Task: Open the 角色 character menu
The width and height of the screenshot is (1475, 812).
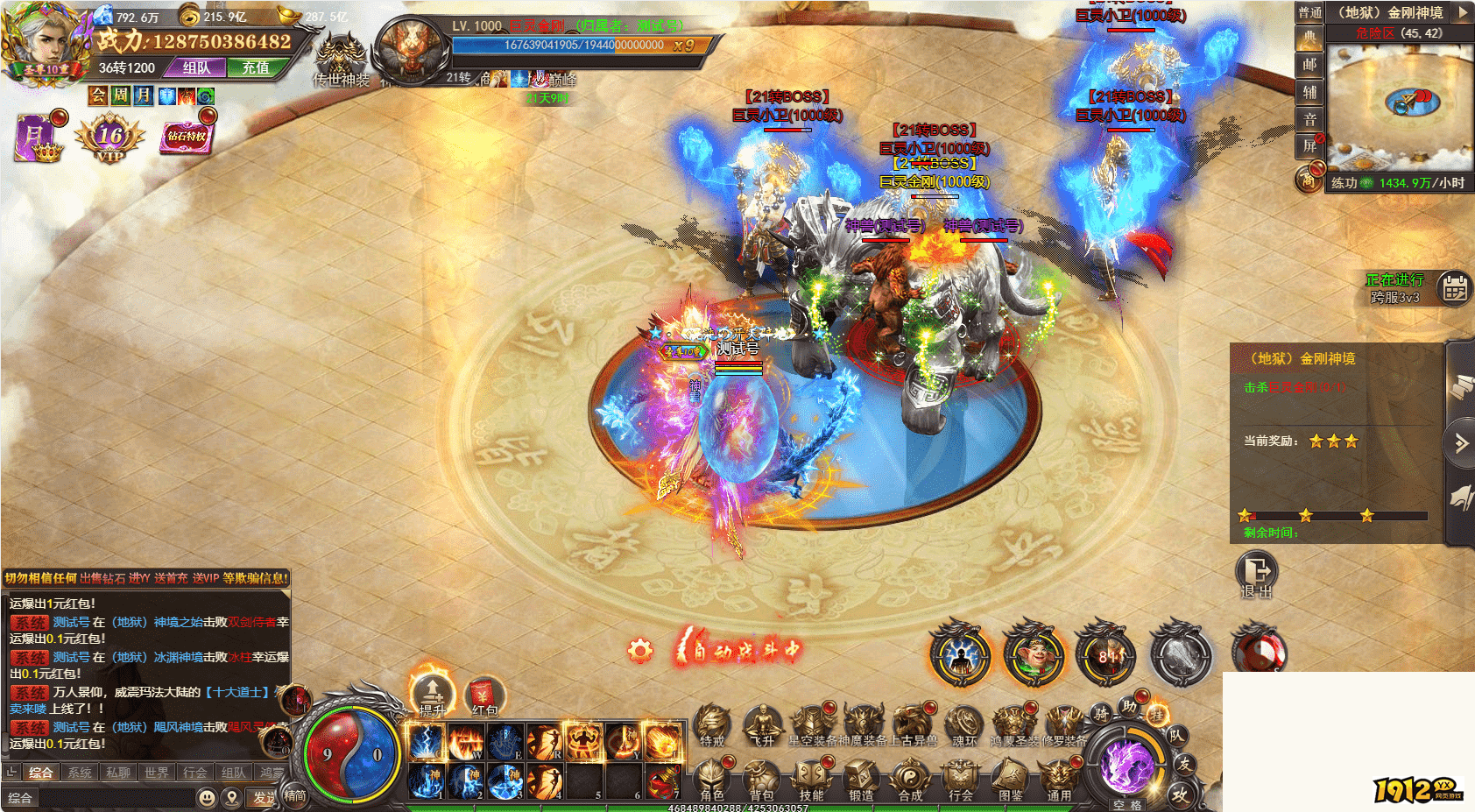Action: (x=712, y=778)
